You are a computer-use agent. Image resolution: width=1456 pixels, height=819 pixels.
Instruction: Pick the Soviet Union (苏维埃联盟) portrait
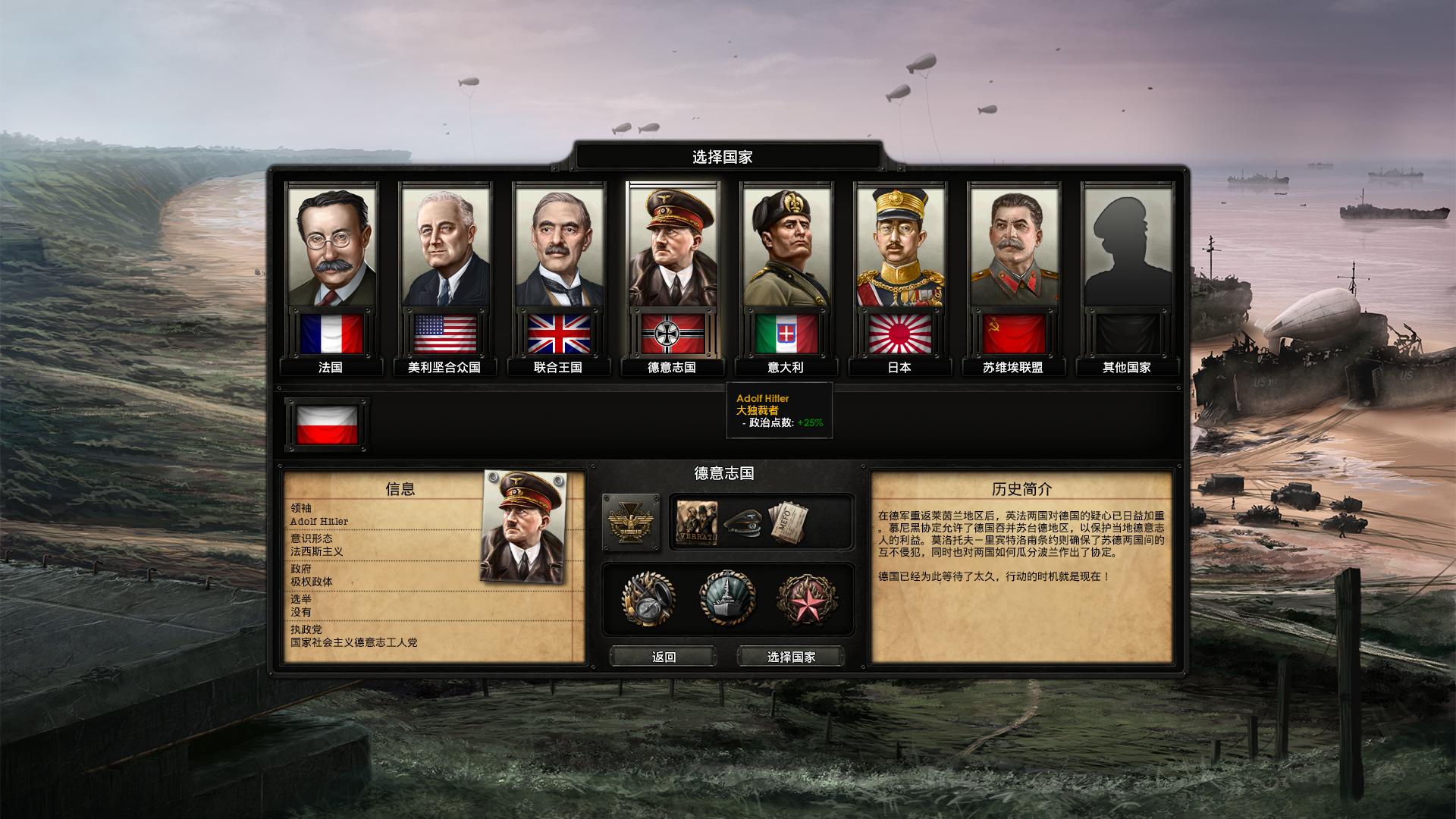(x=1013, y=250)
